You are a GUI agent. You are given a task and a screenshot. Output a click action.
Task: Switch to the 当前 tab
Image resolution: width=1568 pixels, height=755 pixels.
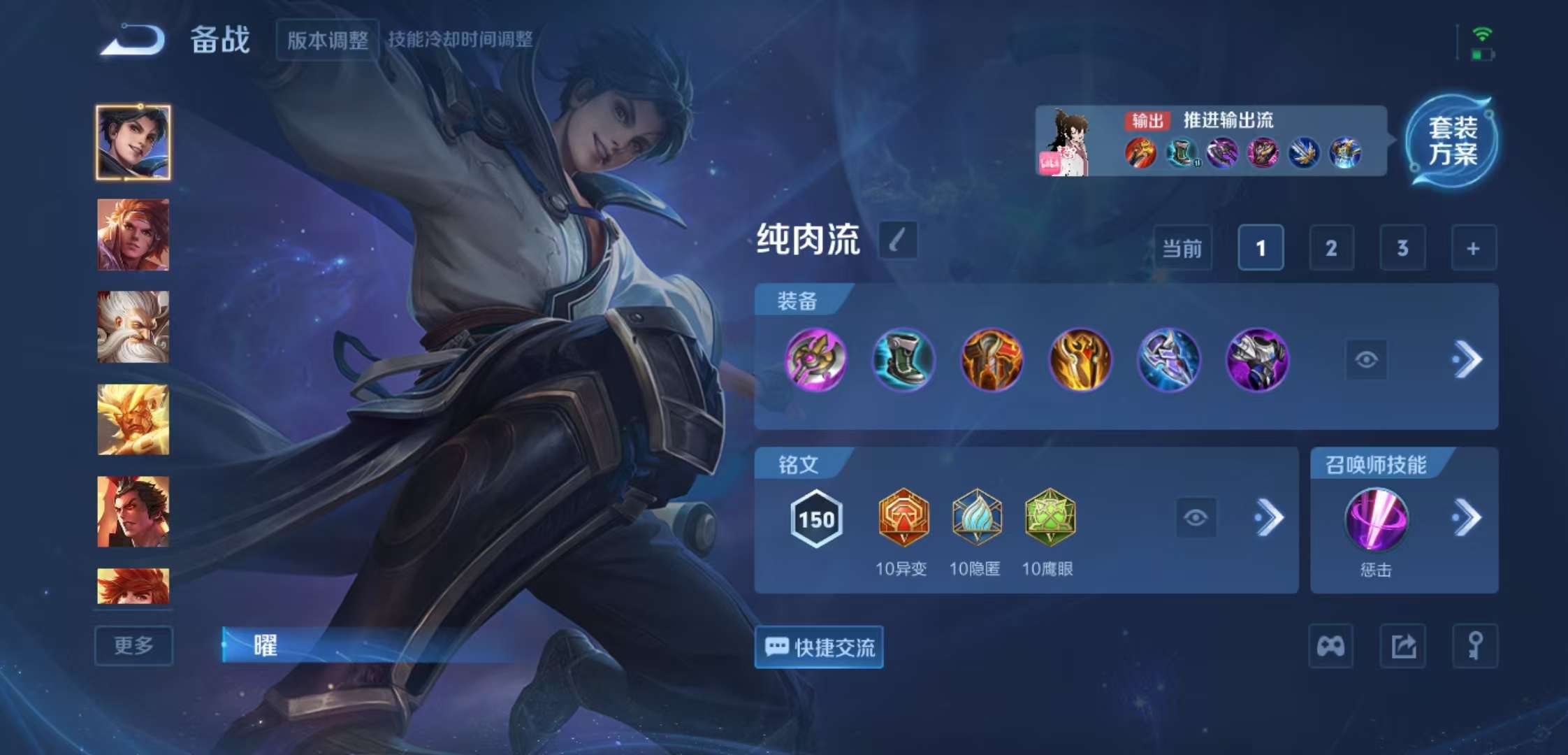pos(1183,248)
